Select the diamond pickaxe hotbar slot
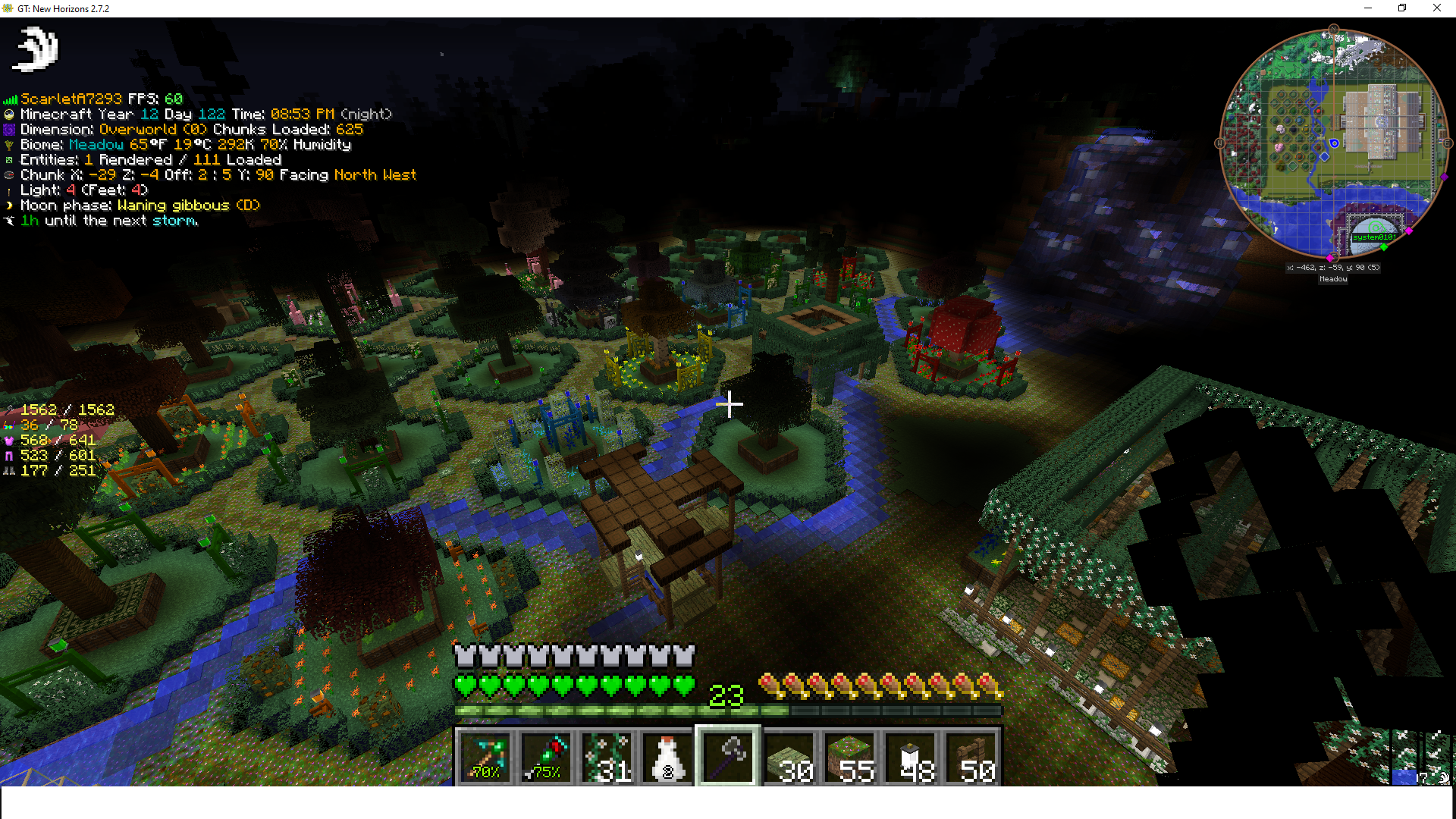 coord(485,757)
